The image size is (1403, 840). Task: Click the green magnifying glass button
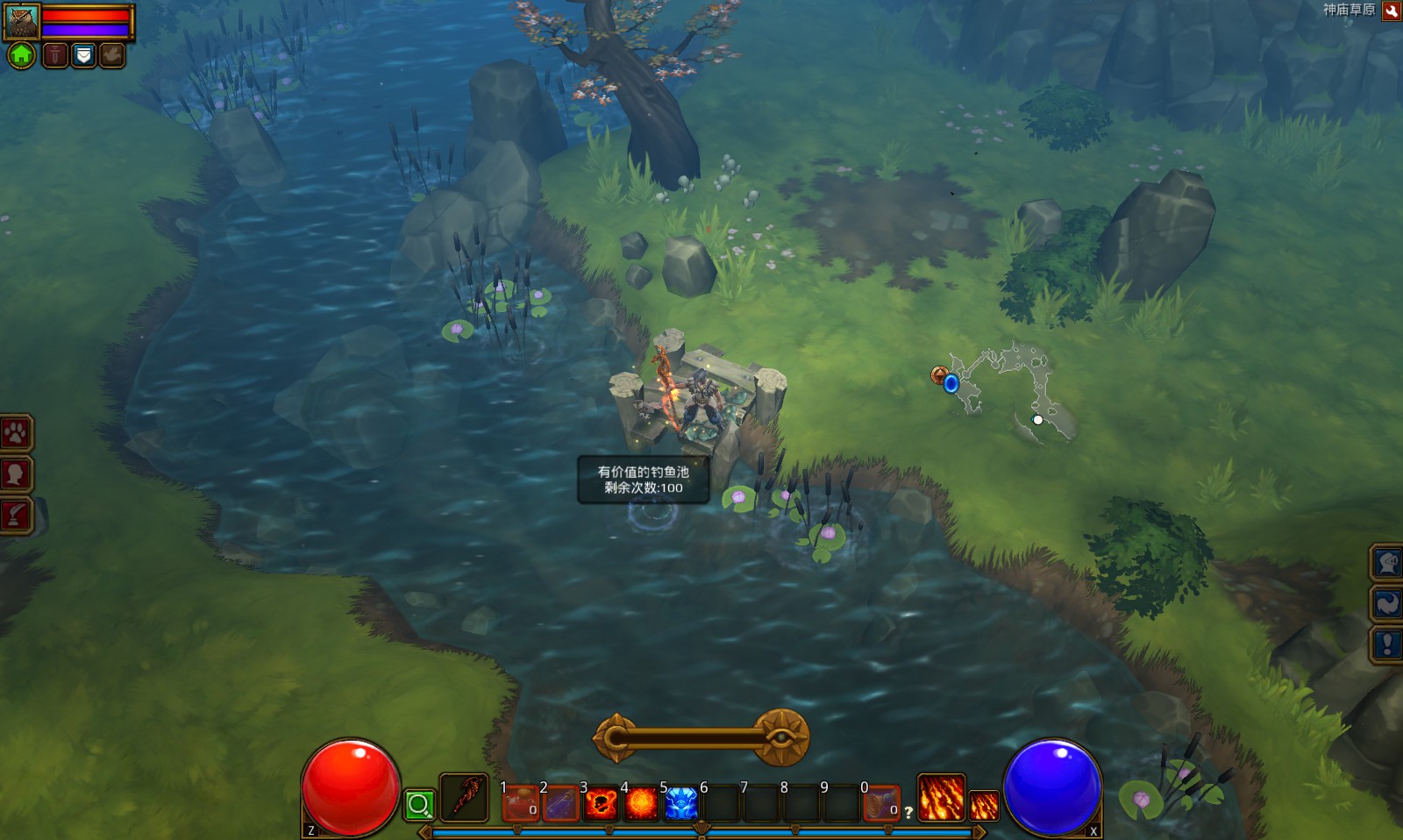pos(419,804)
